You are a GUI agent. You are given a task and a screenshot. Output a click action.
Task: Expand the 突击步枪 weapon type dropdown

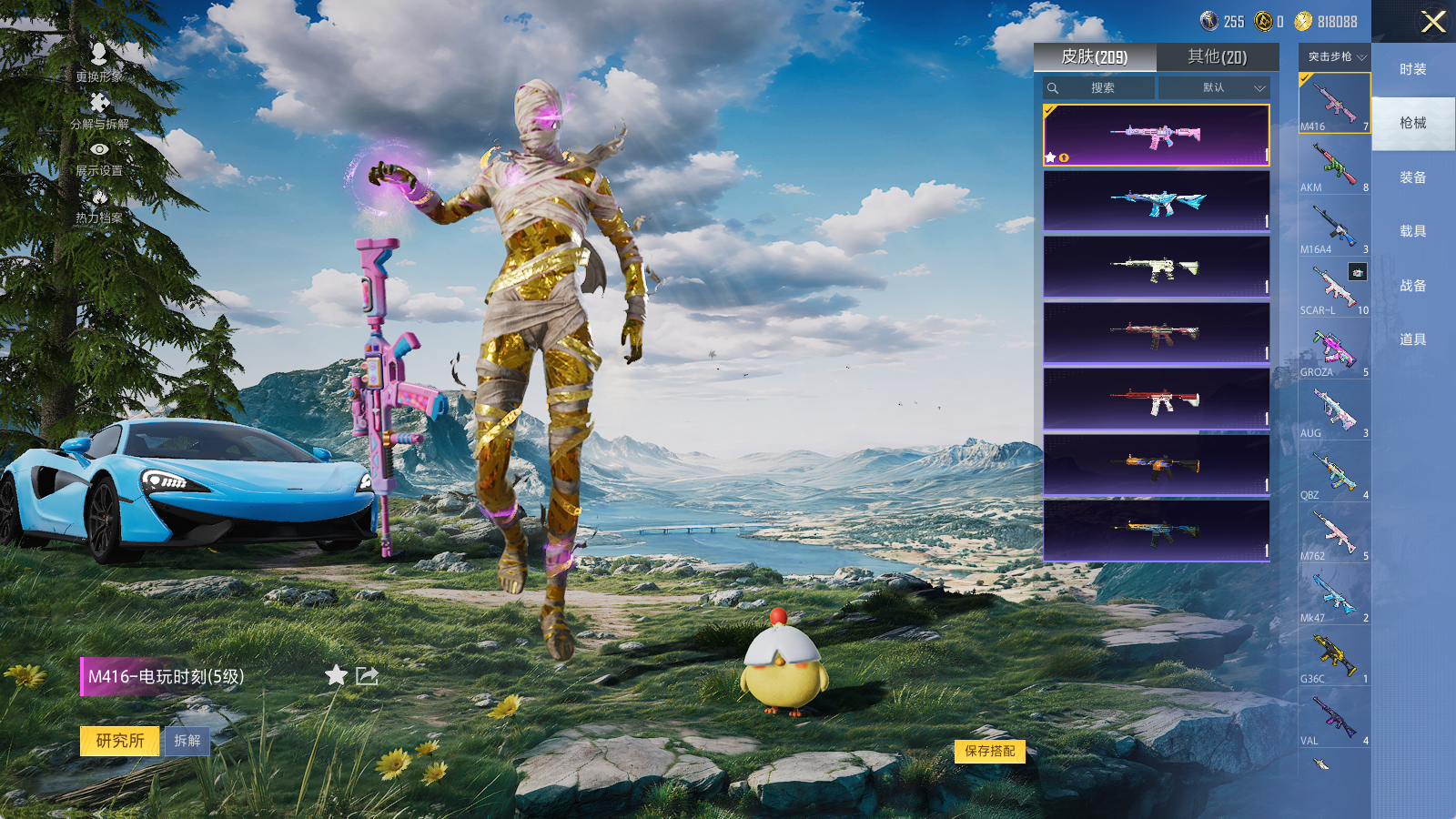point(1335,57)
